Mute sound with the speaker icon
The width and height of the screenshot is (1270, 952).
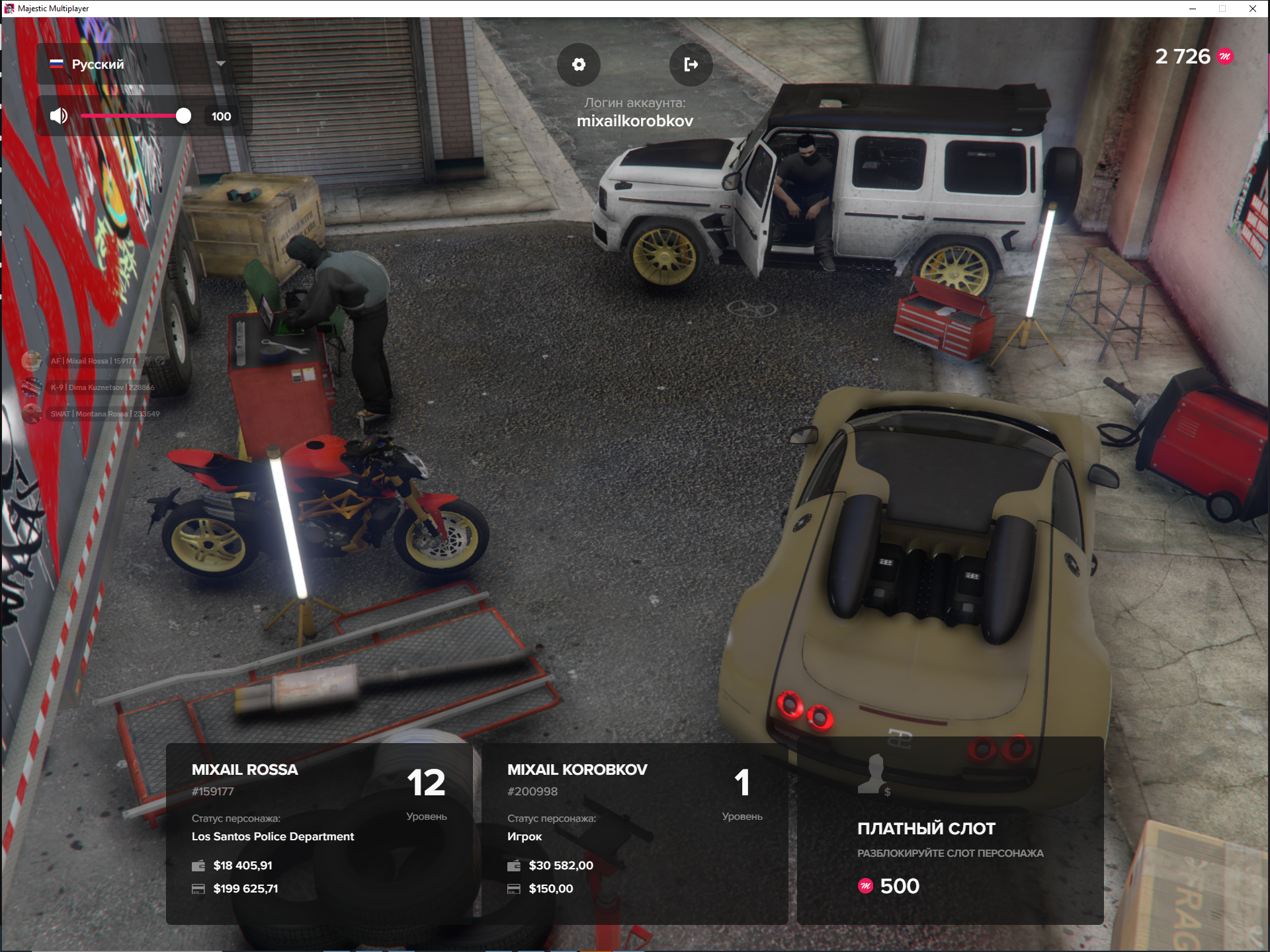pyautogui.click(x=59, y=116)
